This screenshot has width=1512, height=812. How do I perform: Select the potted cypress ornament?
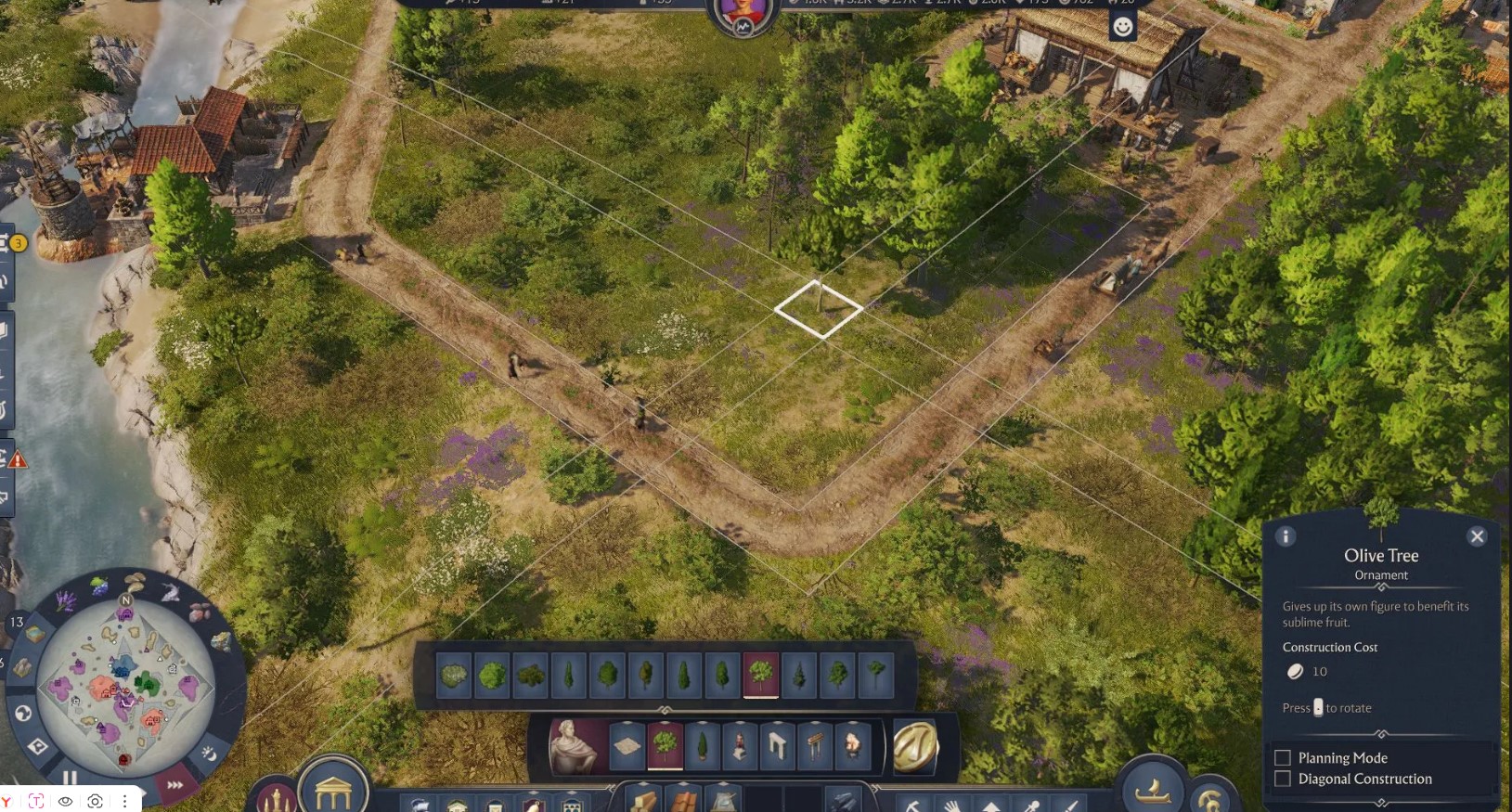click(702, 745)
